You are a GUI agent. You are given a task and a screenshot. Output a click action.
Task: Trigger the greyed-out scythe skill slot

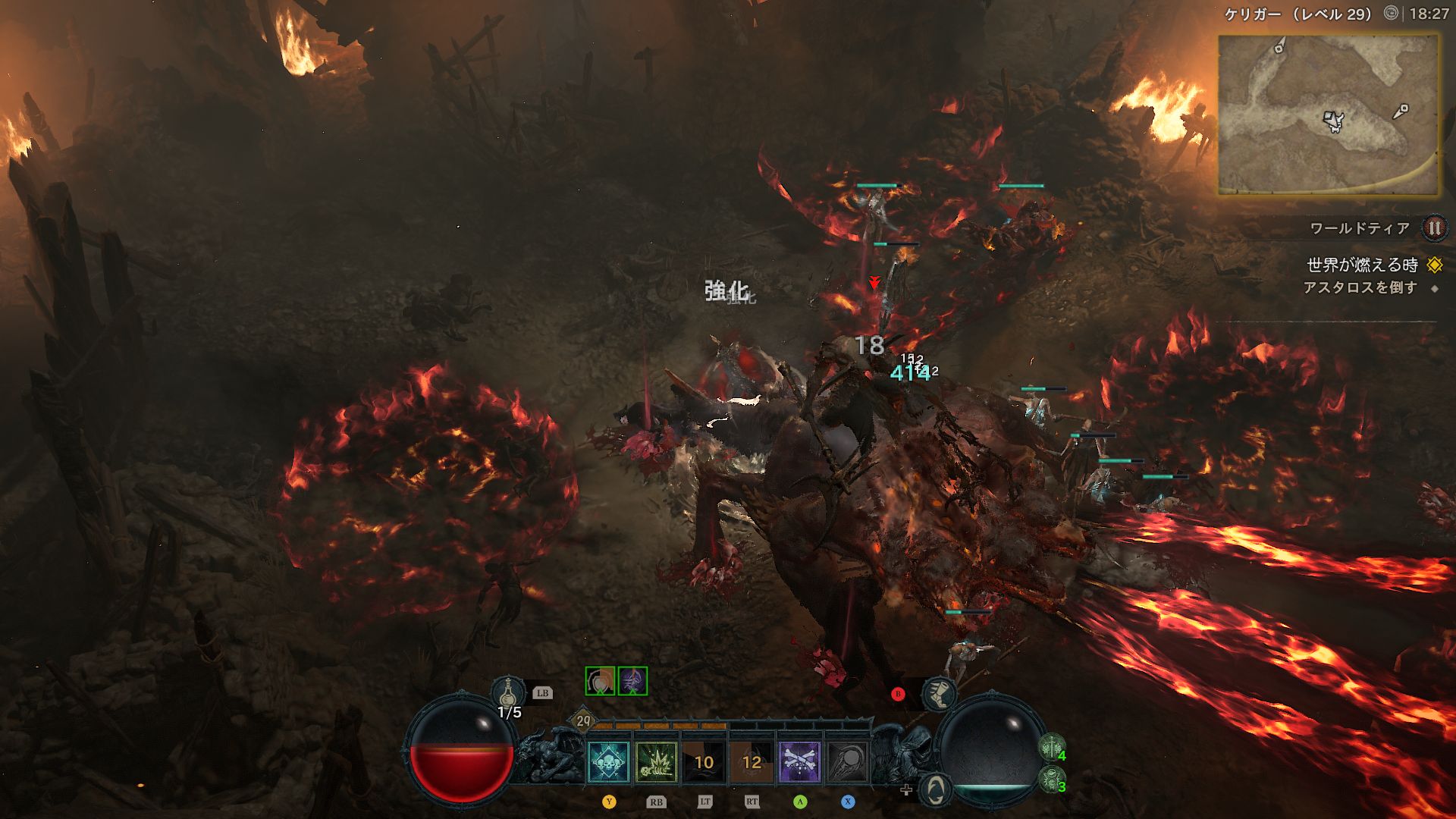[847, 762]
